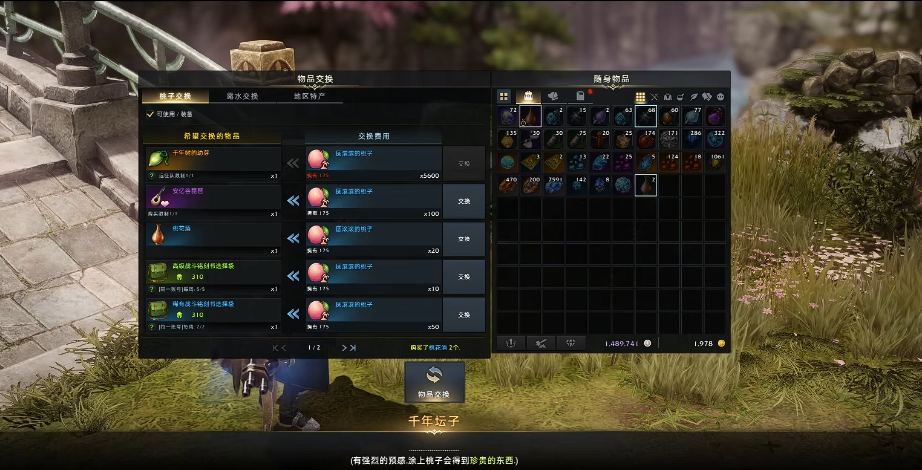Click the gold coin currency icon

[x=721, y=343]
